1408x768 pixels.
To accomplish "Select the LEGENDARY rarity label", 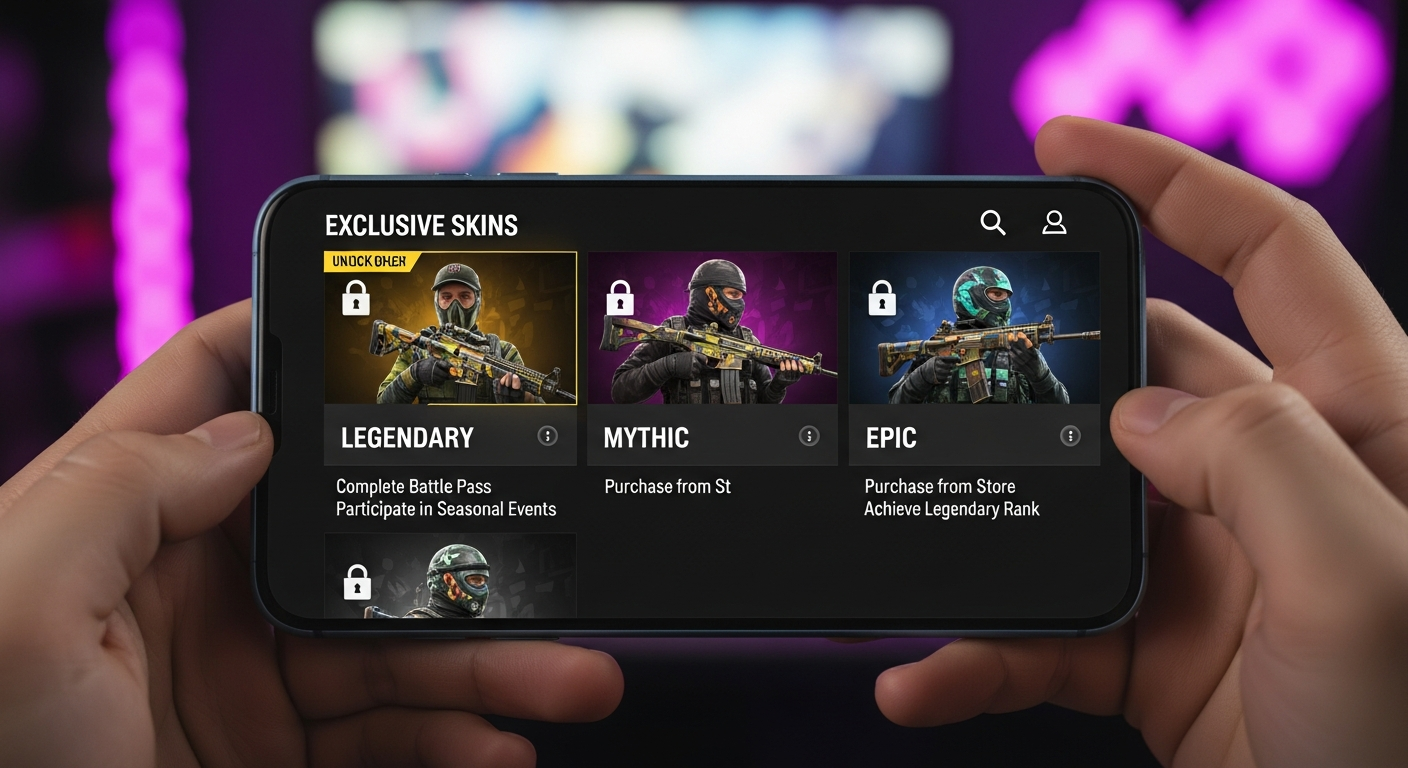I will pos(406,437).
